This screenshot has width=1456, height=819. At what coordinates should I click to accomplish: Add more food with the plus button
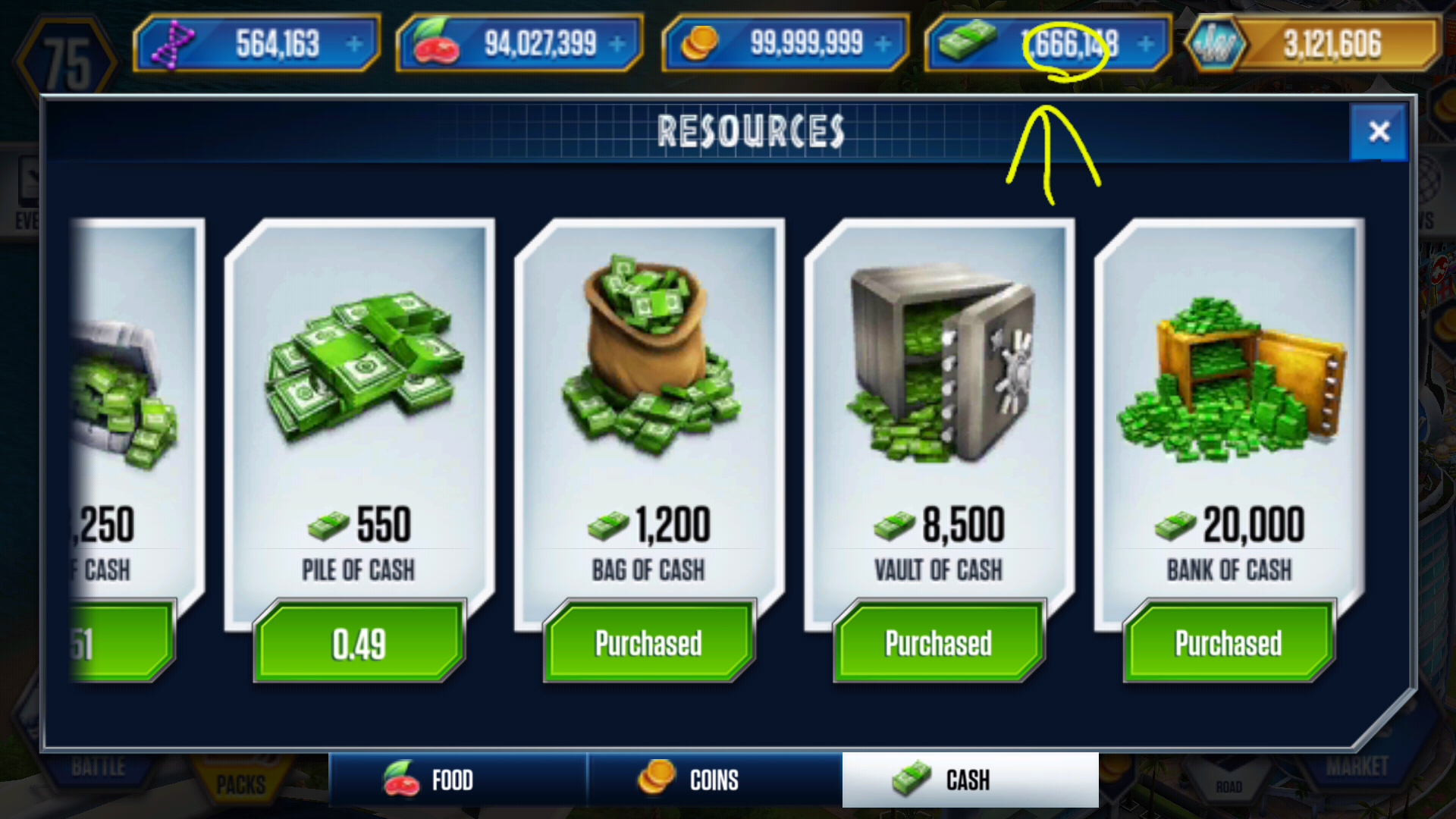tap(618, 44)
